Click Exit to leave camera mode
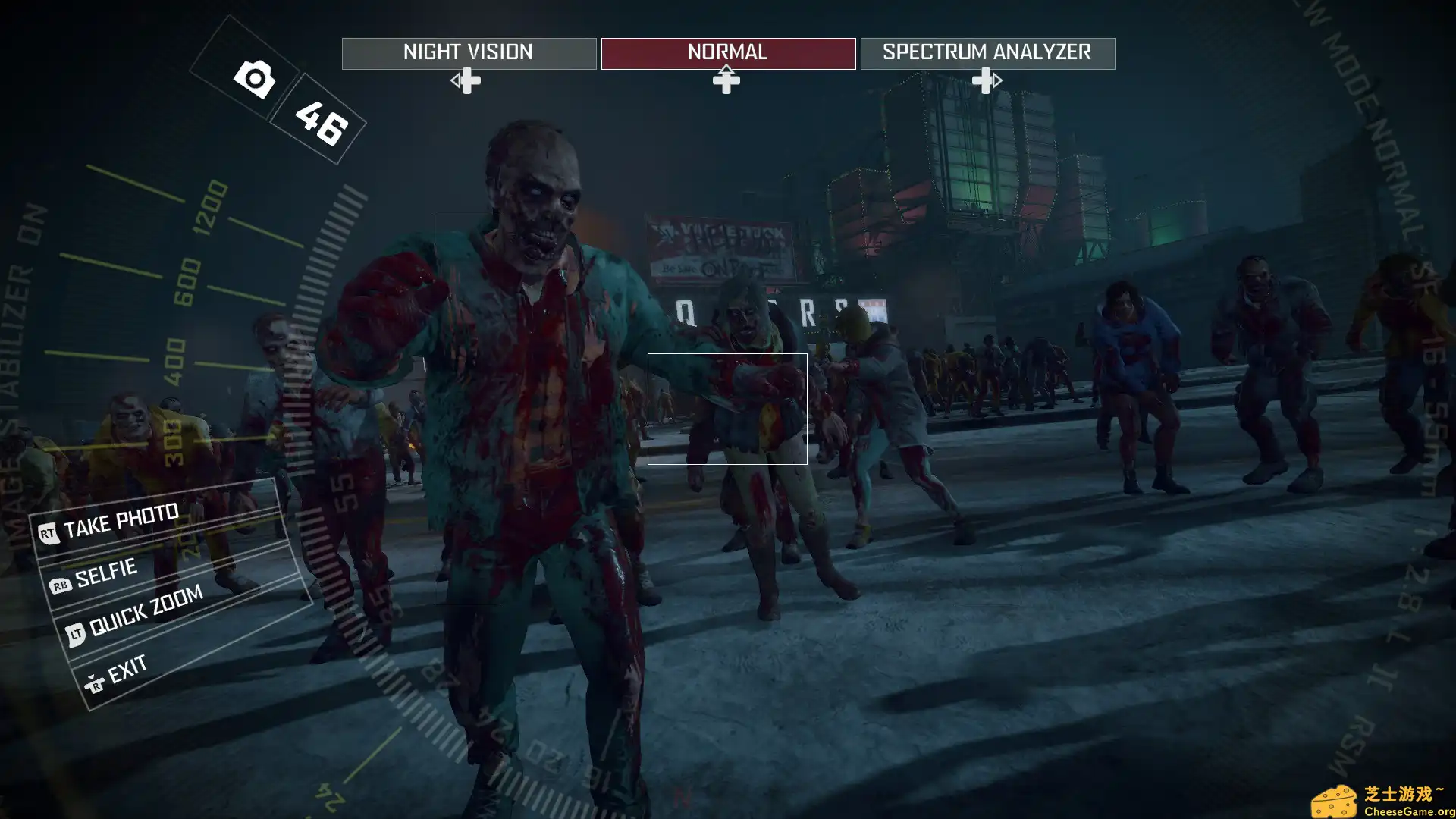The width and height of the screenshot is (1456, 819). pyautogui.click(x=127, y=667)
